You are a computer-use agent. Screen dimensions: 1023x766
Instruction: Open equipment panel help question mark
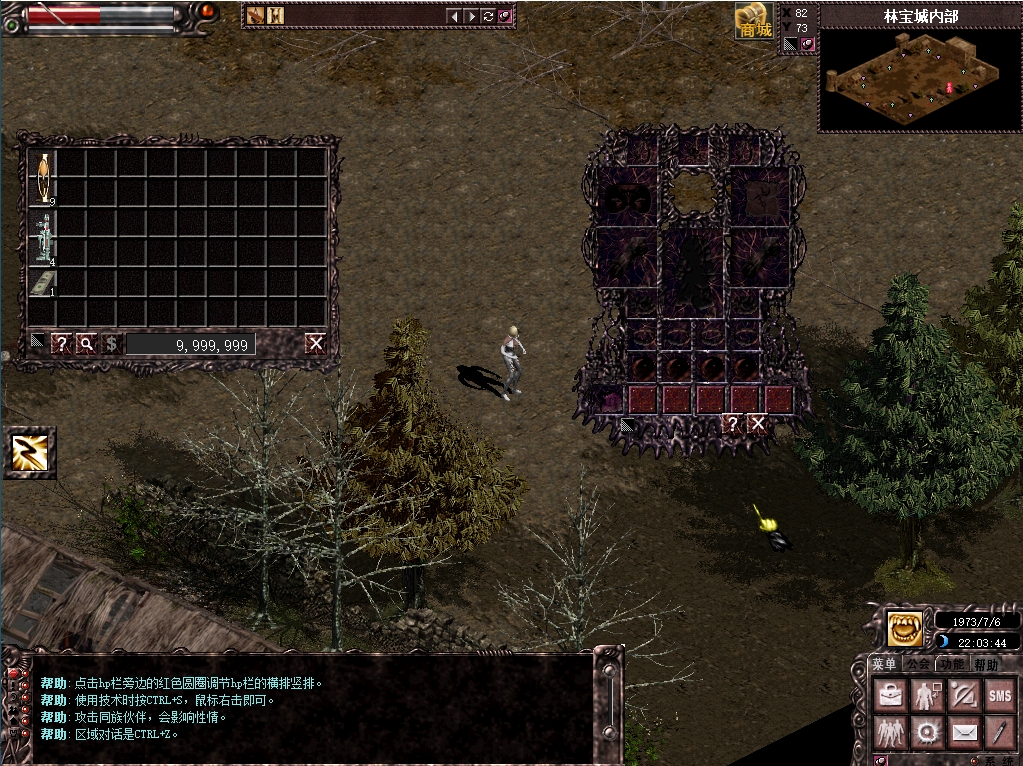click(x=733, y=424)
